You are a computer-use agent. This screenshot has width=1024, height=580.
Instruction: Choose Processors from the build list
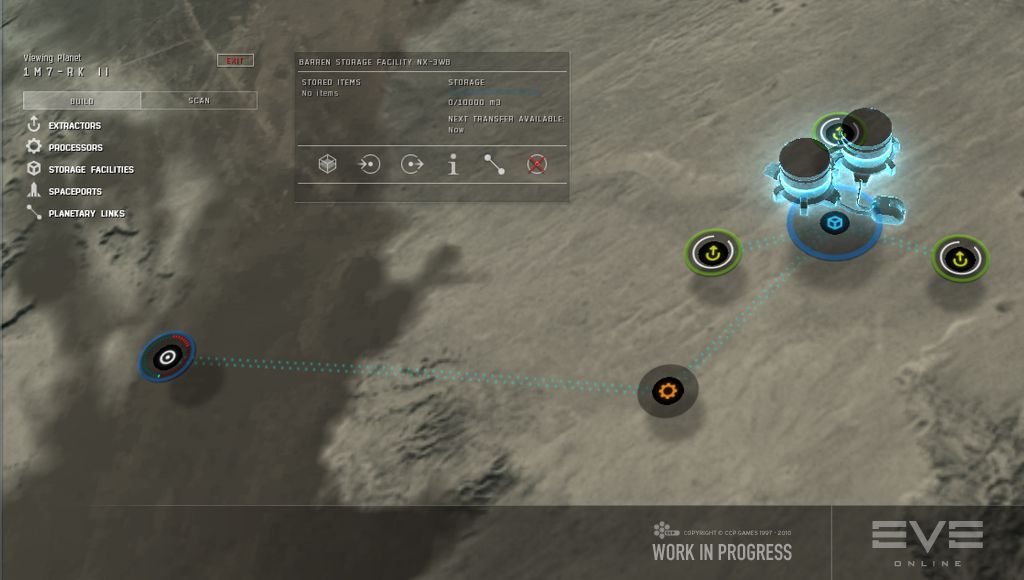click(x=75, y=148)
